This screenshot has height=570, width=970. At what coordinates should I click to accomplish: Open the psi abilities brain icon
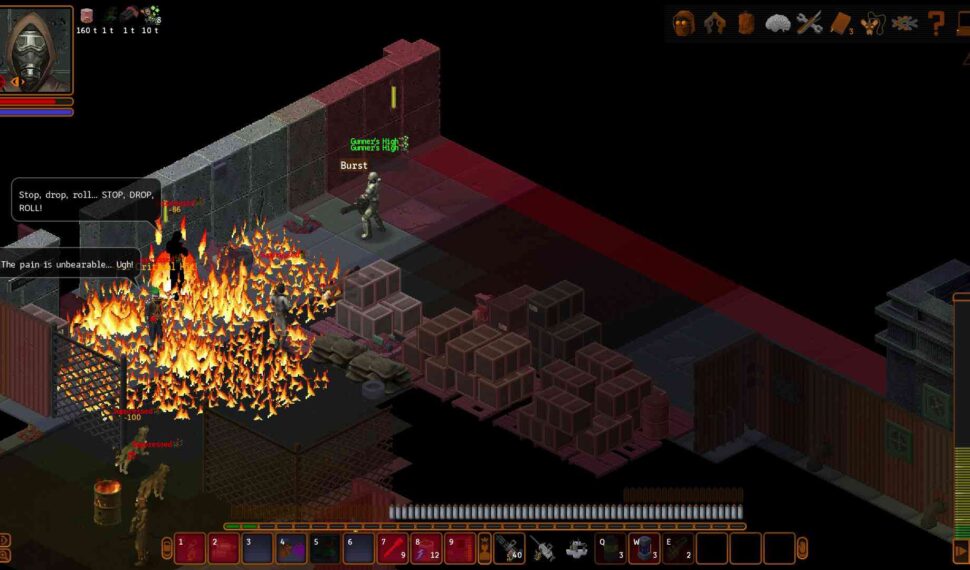pos(778,23)
